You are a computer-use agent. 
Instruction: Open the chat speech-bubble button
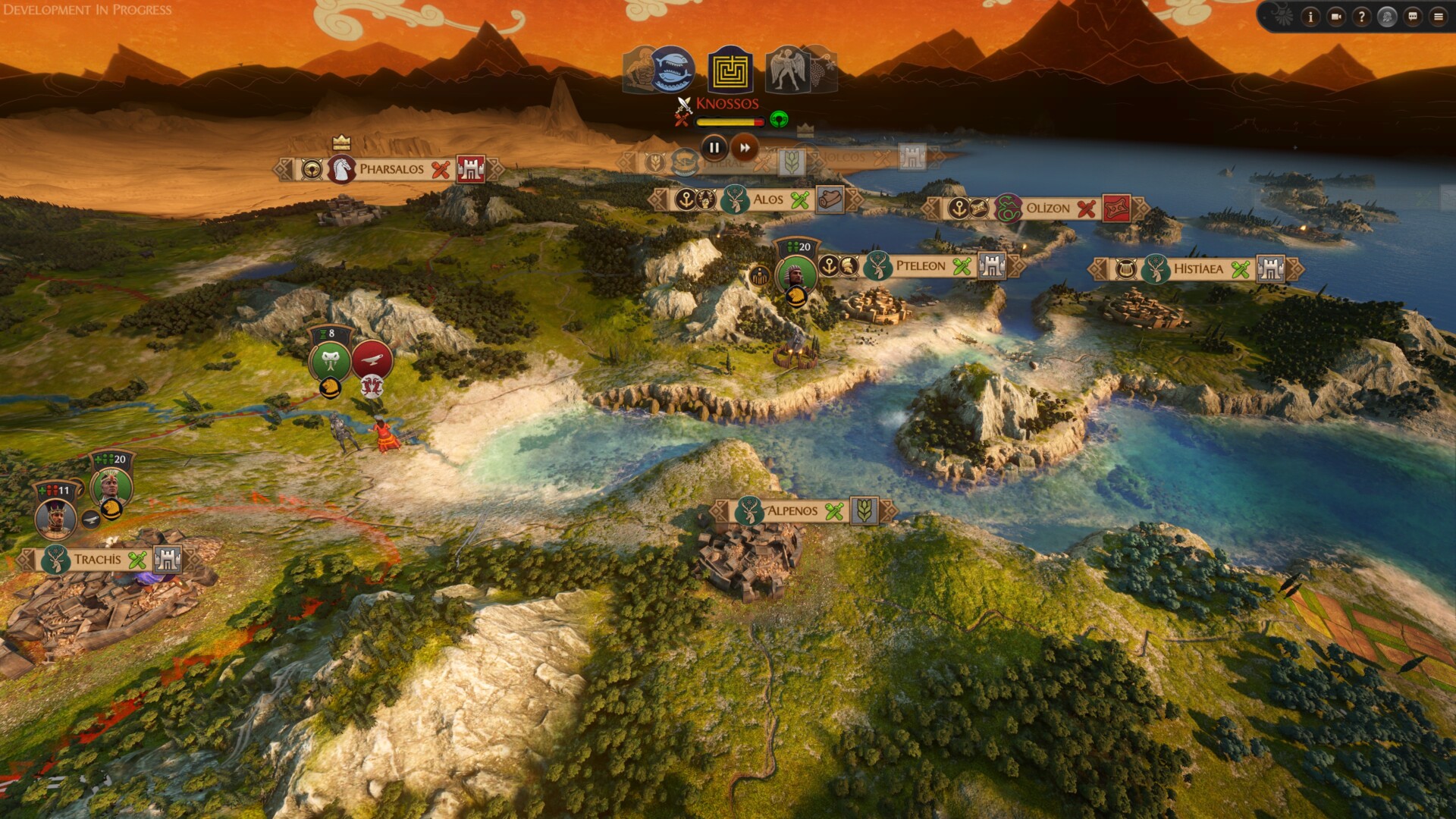1413,17
